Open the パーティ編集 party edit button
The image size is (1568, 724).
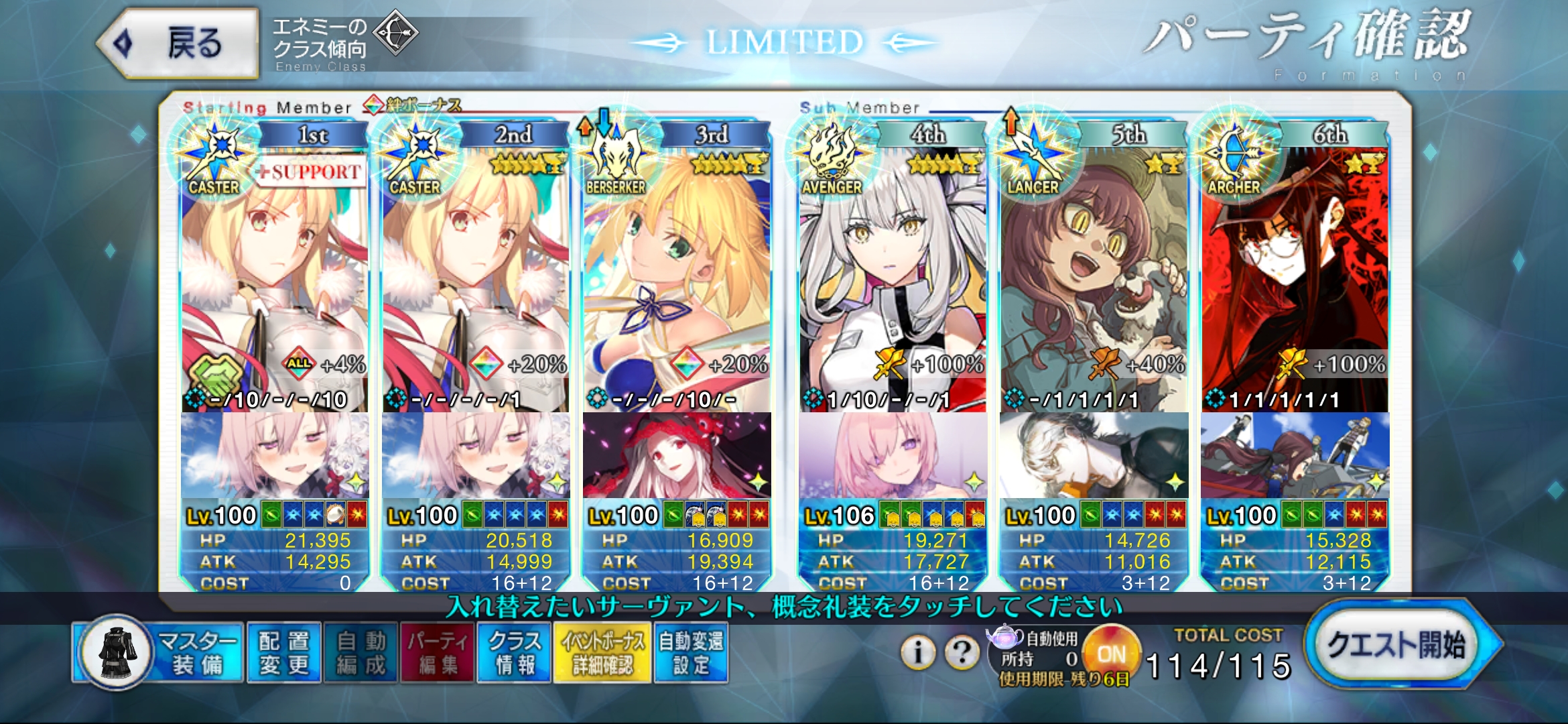coord(438,652)
